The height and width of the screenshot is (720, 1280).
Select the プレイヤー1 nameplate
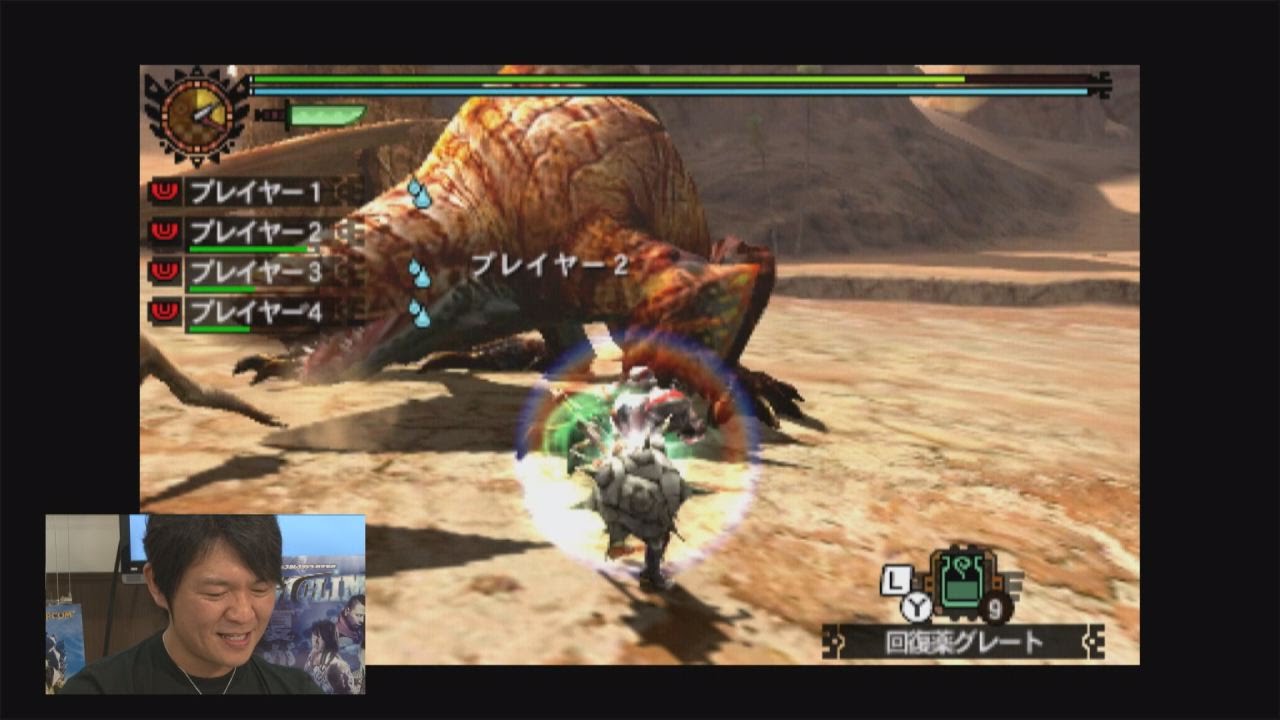(x=255, y=190)
